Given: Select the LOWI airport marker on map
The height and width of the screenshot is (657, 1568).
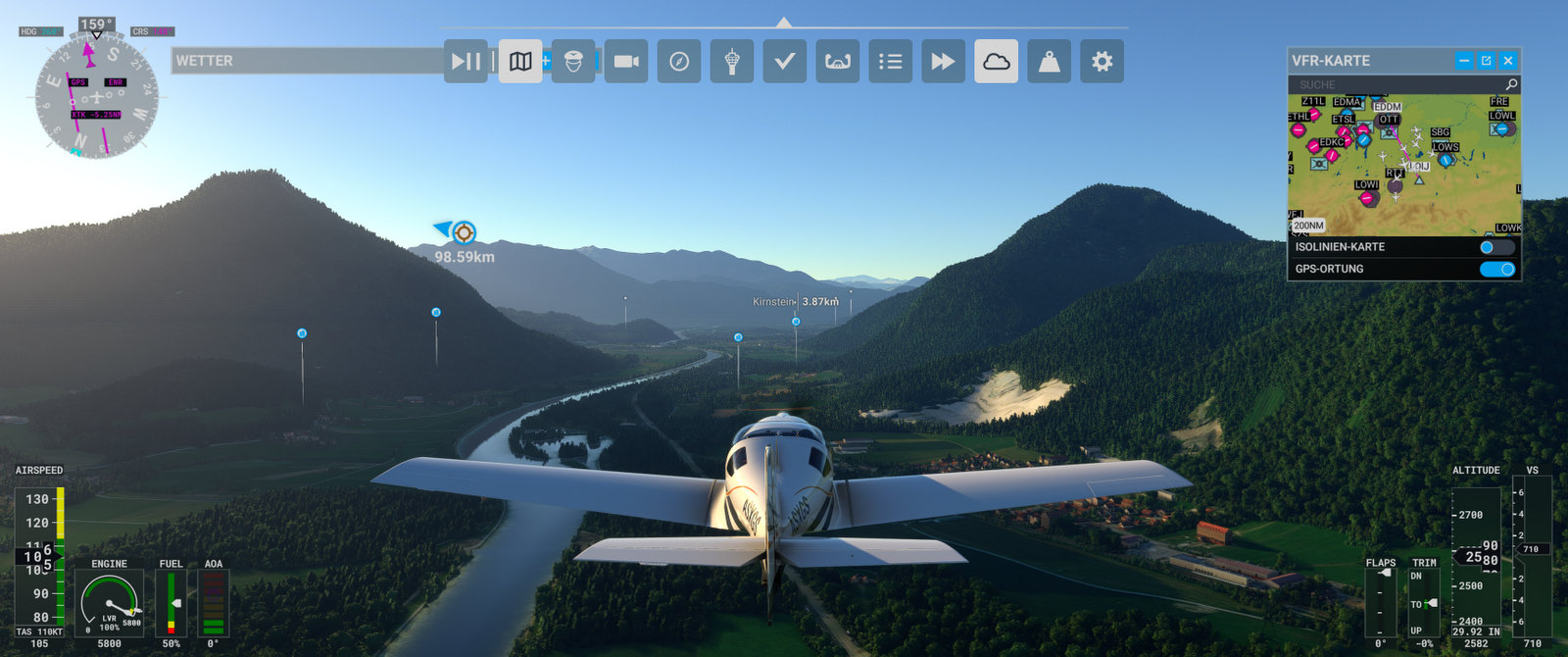Looking at the screenshot, I should [1367, 197].
